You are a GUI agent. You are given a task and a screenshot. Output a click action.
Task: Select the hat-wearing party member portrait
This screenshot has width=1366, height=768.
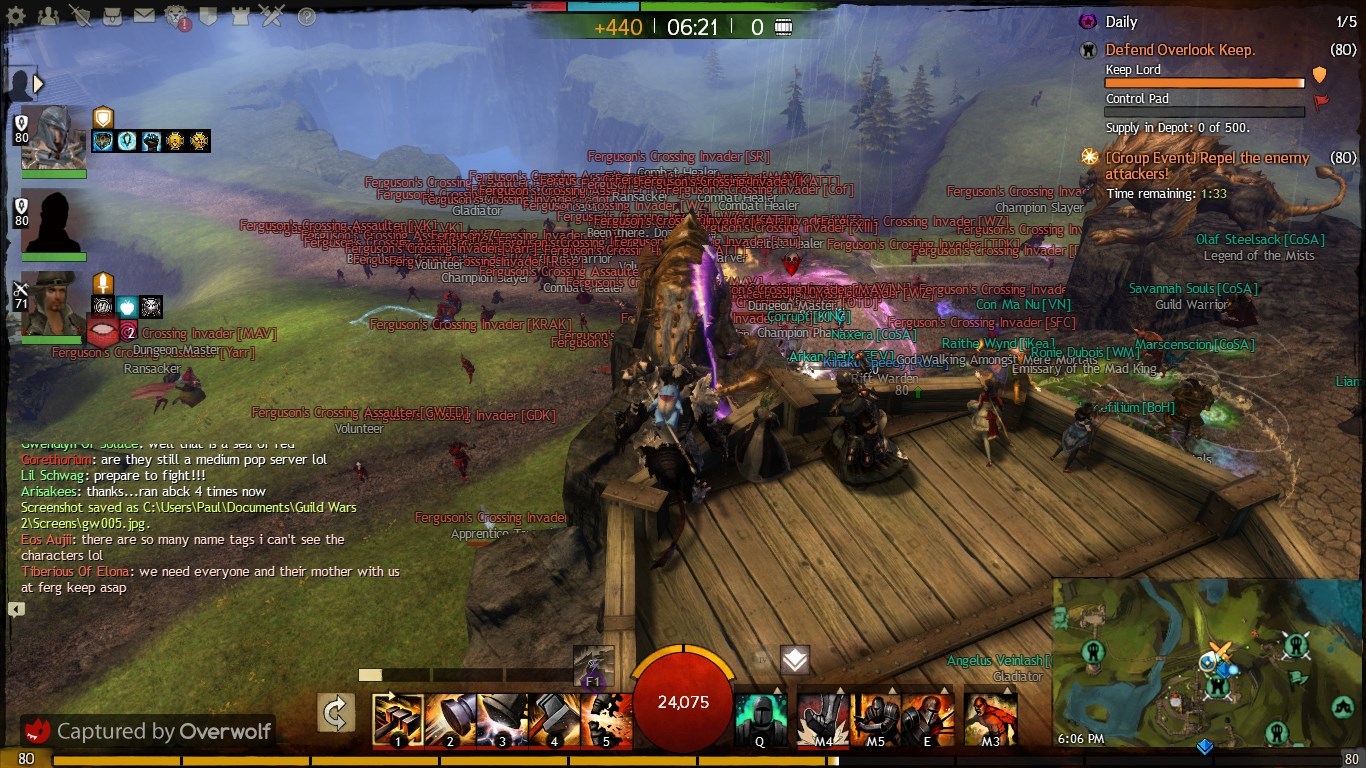tap(54, 303)
